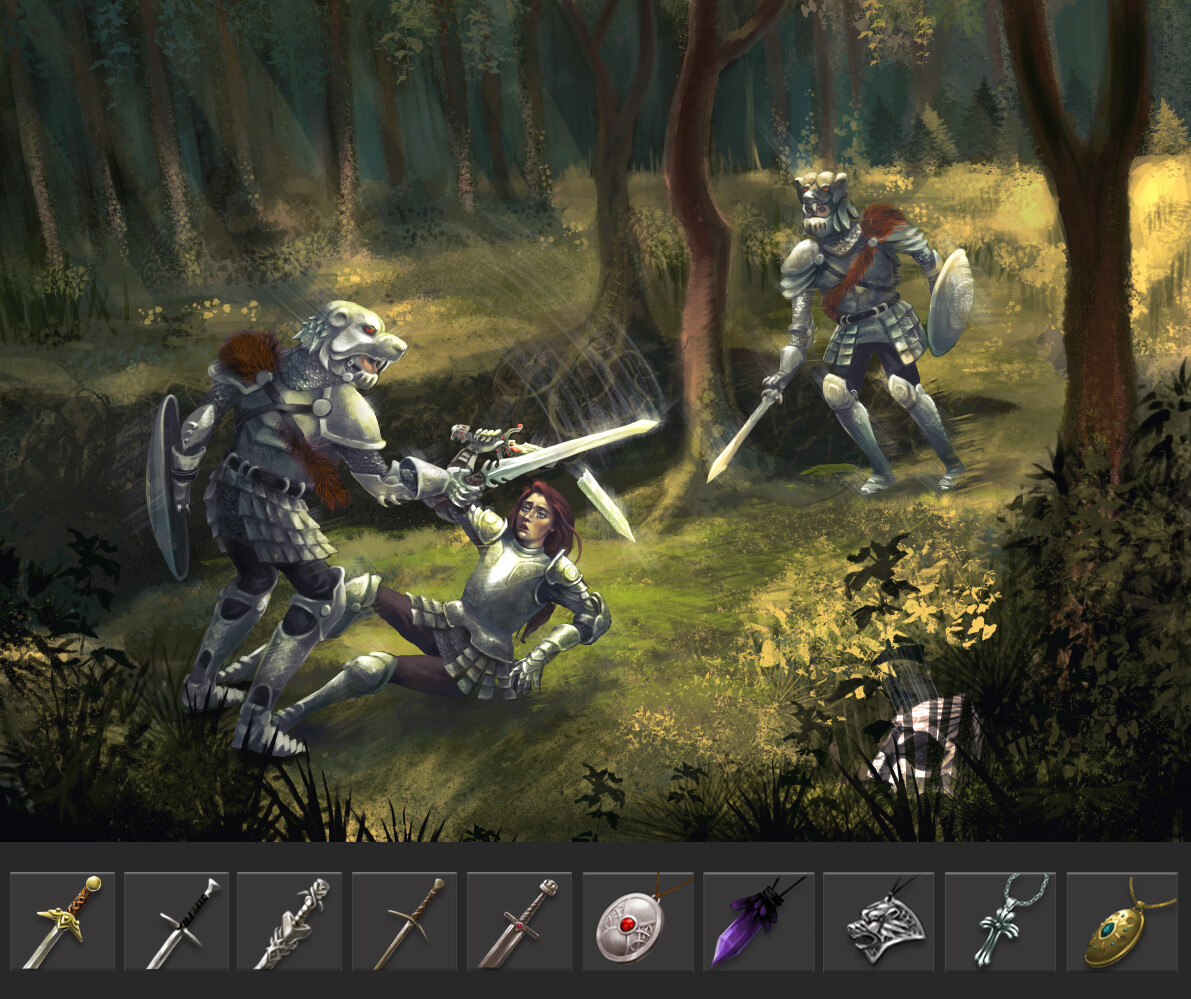
Task: Choose the silver lion head pendant
Action: tap(878, 921)
